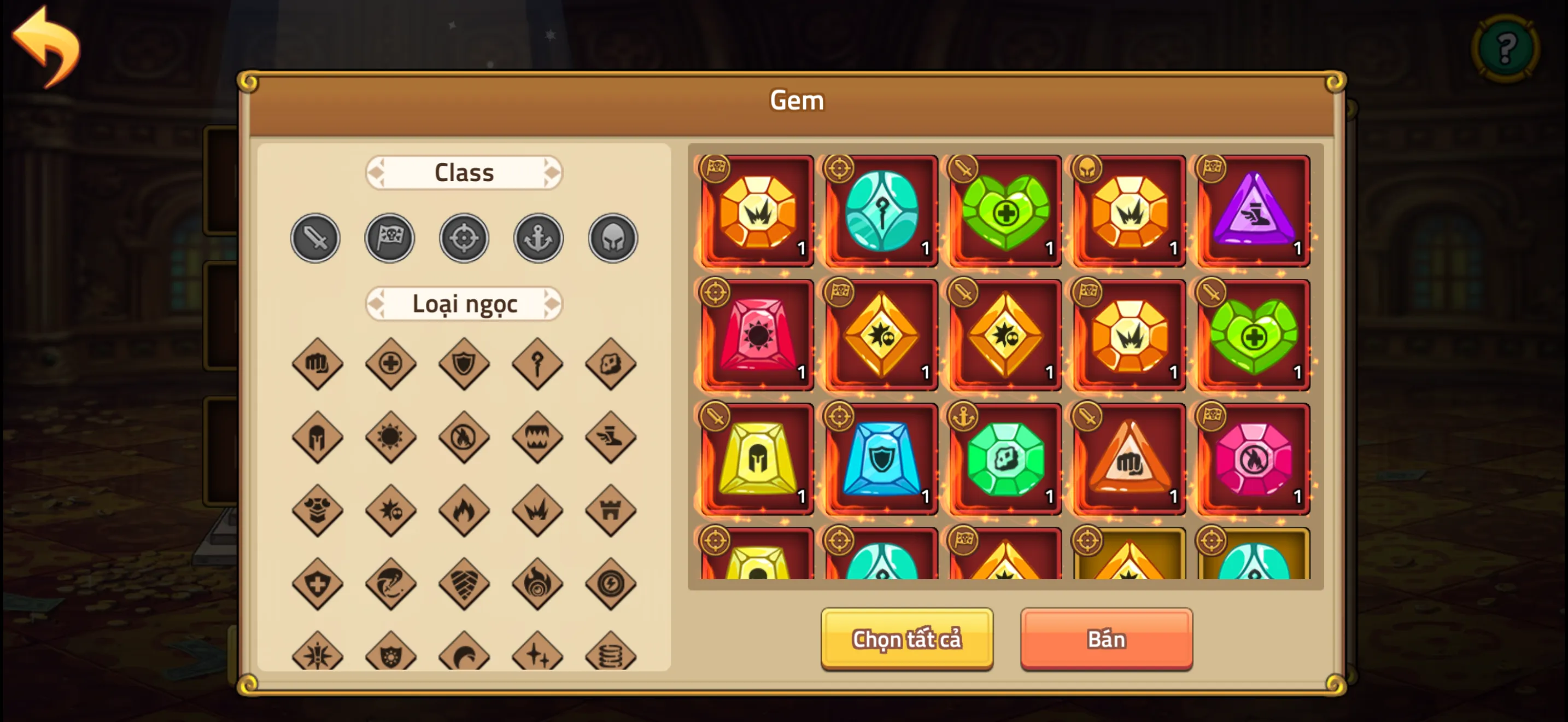Toggle the shield gem type filter

point(463,364)
